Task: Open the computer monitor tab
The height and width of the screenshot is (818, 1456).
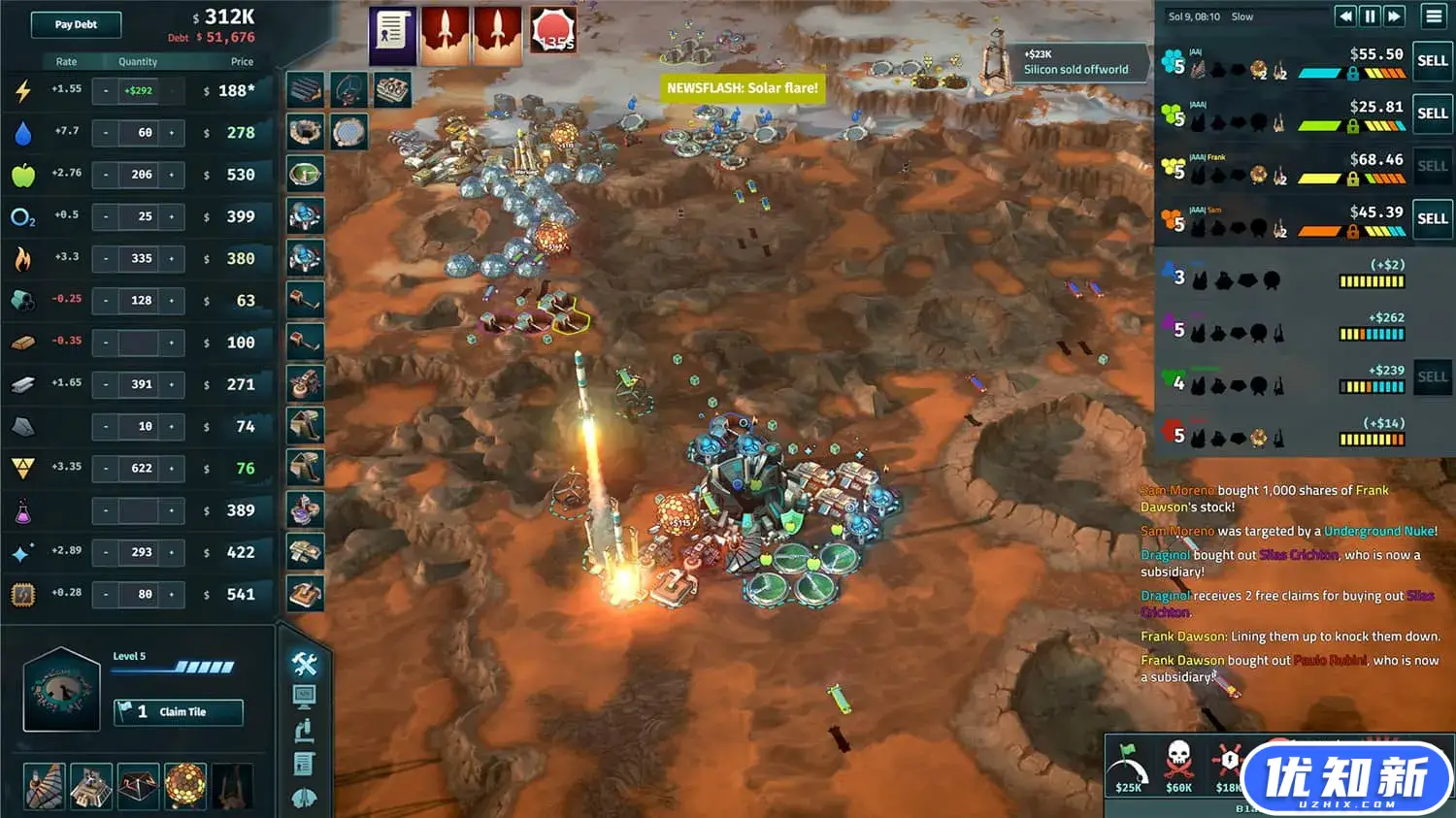Action: 304,696
